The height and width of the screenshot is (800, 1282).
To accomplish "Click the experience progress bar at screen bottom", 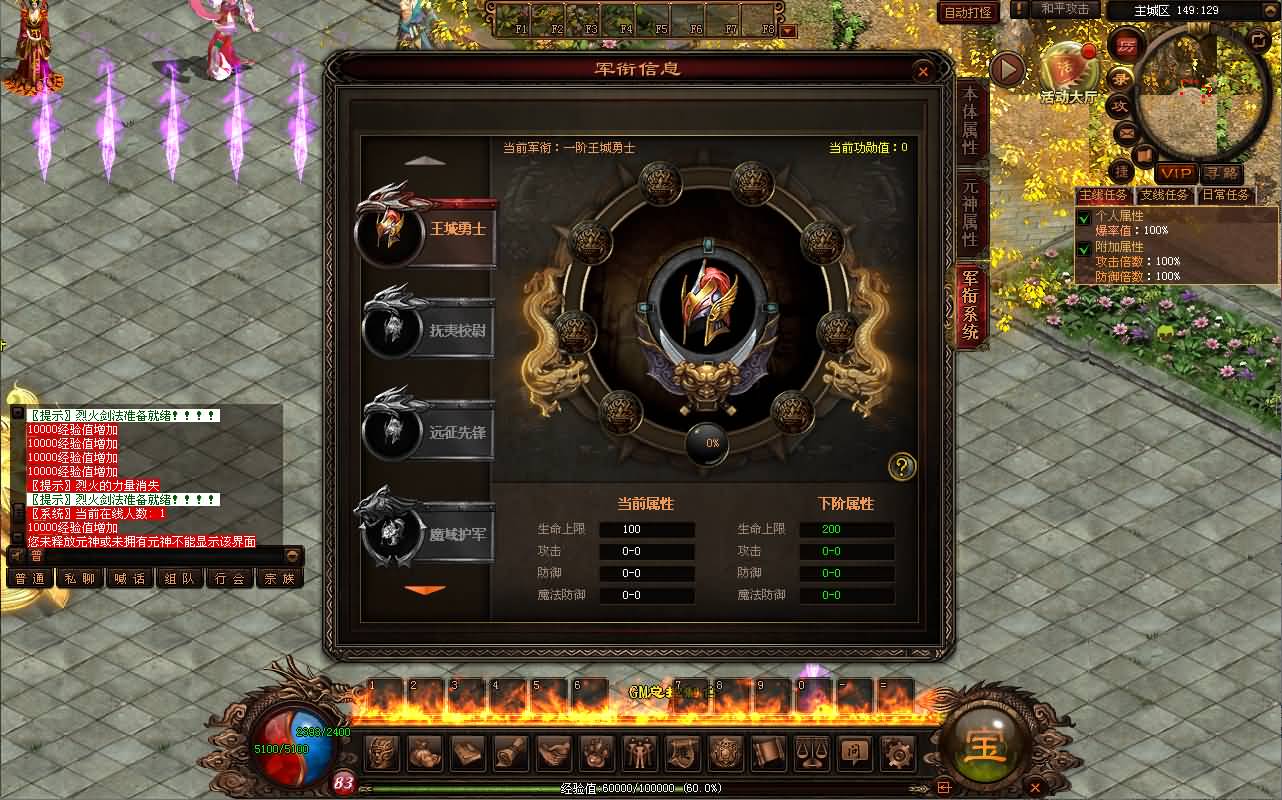I will tap(640, 789).
